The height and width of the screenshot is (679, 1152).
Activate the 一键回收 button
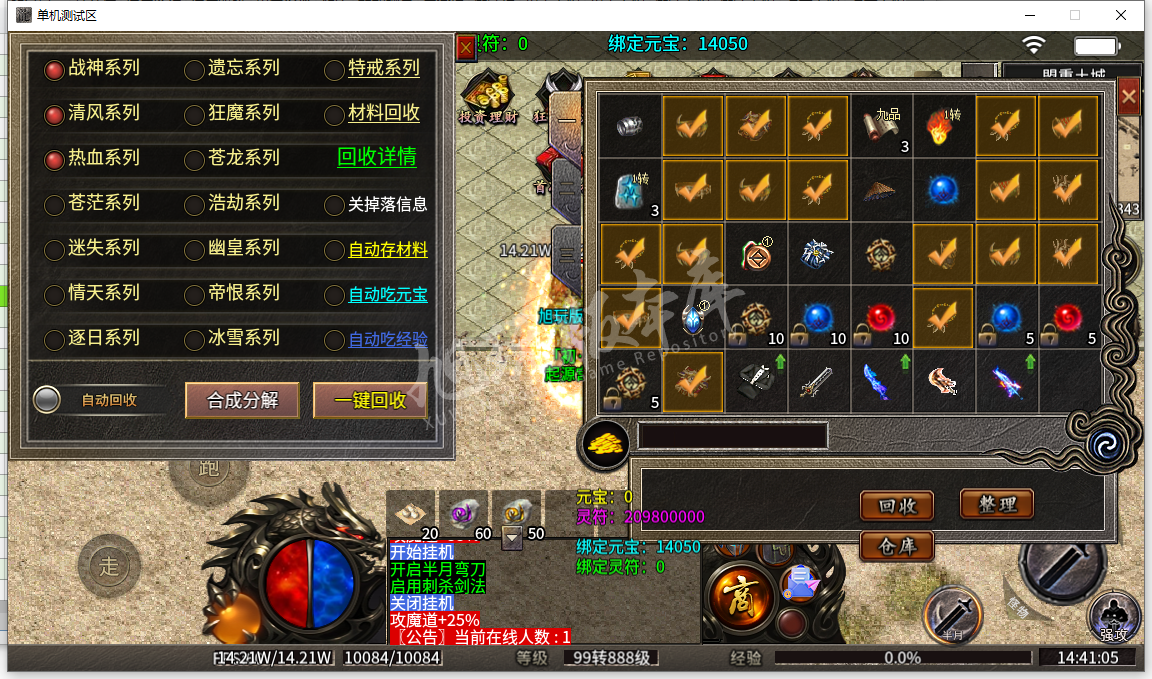pyautogui.click(x=370, y=400)
